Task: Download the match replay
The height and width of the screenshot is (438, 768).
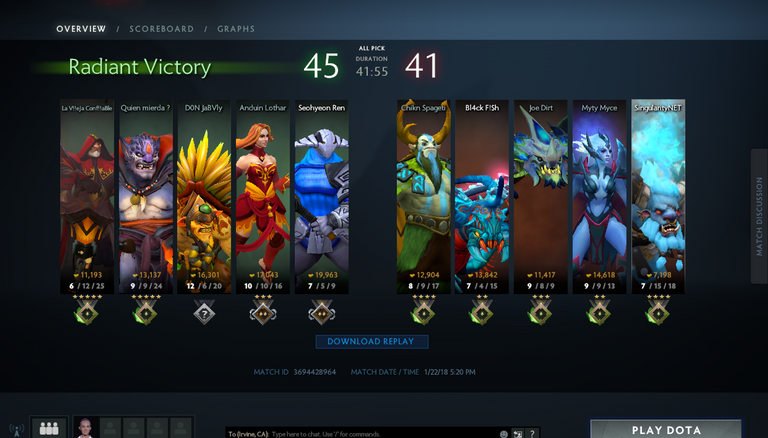Action: [x=372, y=342]
